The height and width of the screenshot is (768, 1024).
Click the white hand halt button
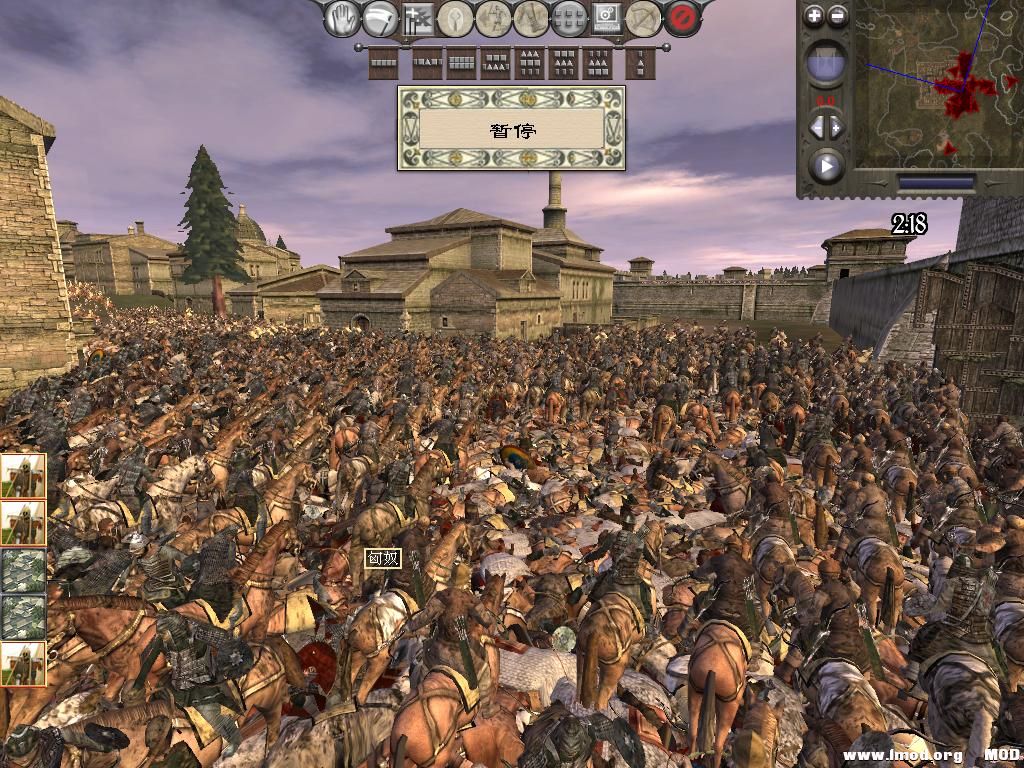click(x=344, y=18)
